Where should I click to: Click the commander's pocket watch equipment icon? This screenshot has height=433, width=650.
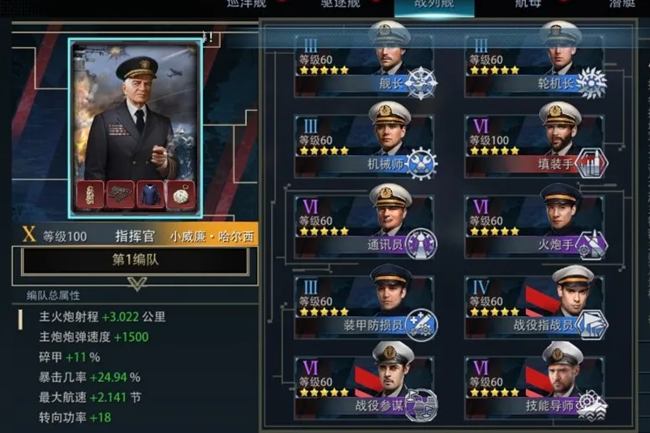180,195
